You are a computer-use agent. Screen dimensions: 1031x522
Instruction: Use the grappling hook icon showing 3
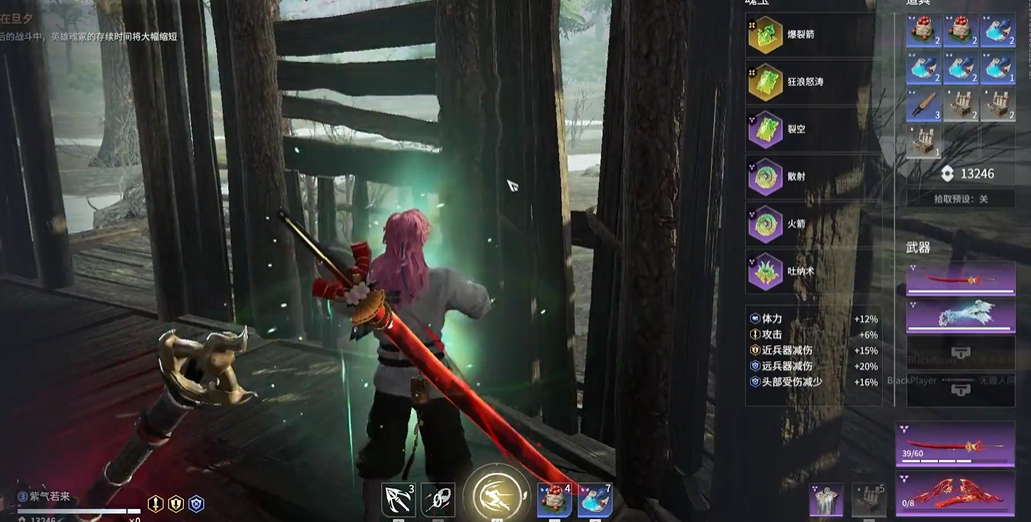[x=398, y=499]
